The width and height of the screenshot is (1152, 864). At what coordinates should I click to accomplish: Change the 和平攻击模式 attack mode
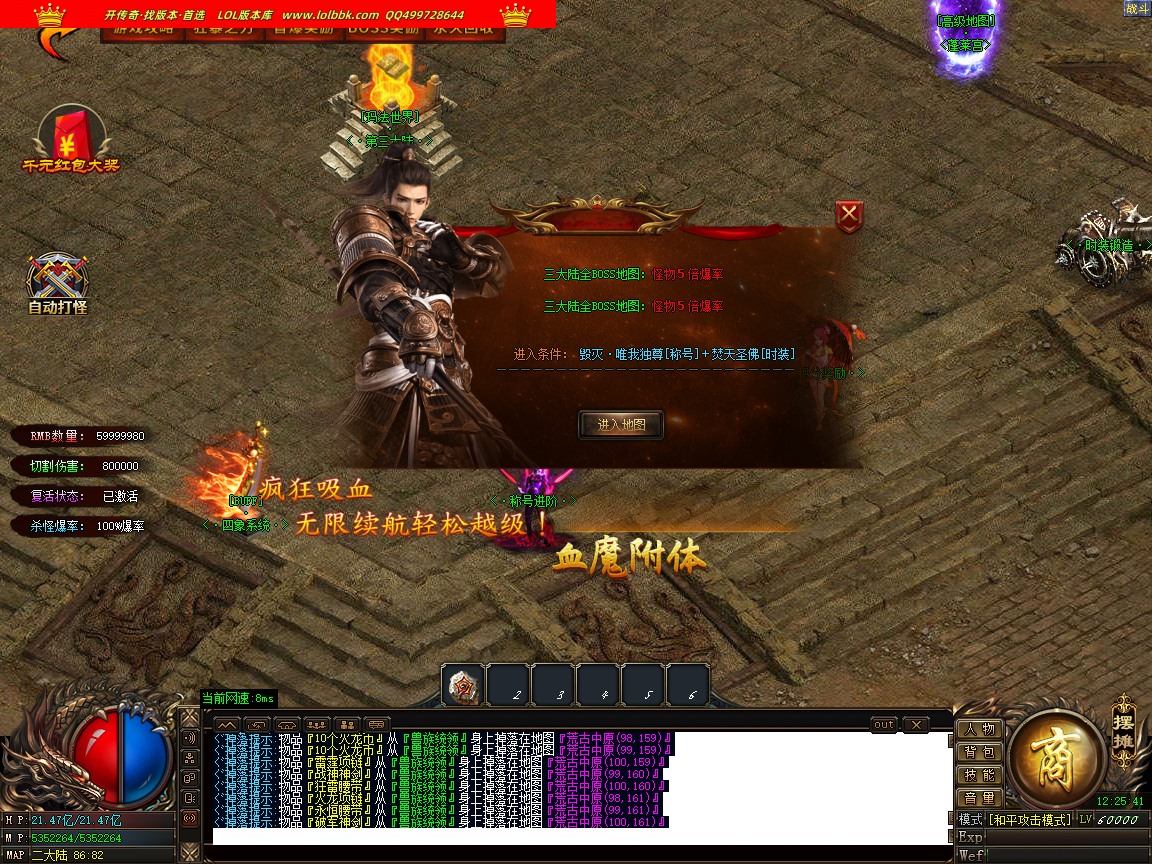[1029, 820]
